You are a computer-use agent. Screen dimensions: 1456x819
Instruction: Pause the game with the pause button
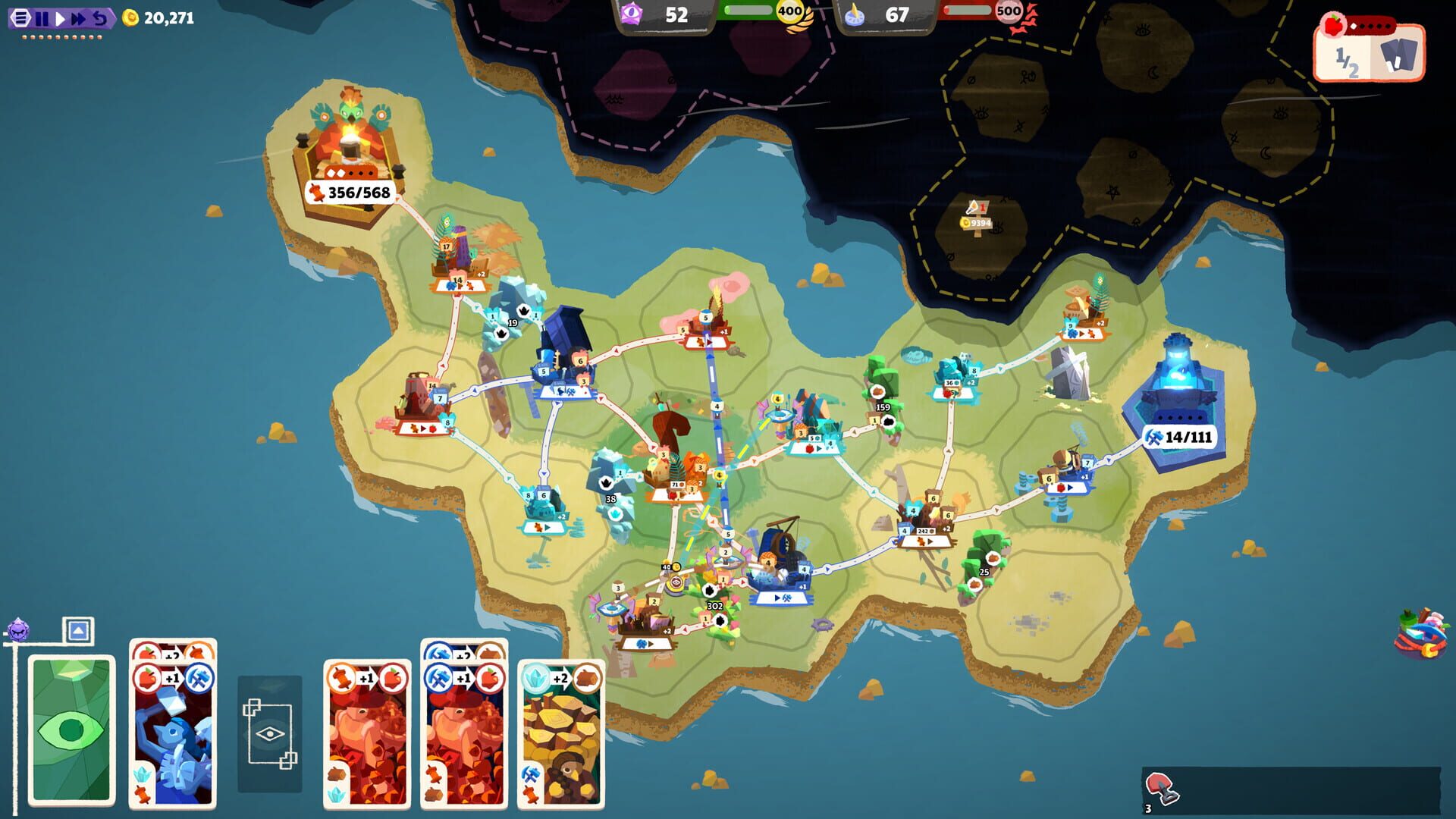[x=43, y=18]
